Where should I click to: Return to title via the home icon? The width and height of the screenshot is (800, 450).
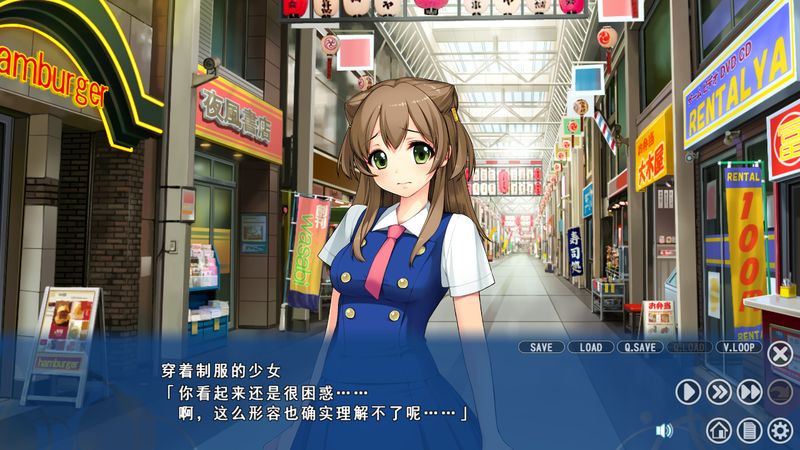(718, 430)
